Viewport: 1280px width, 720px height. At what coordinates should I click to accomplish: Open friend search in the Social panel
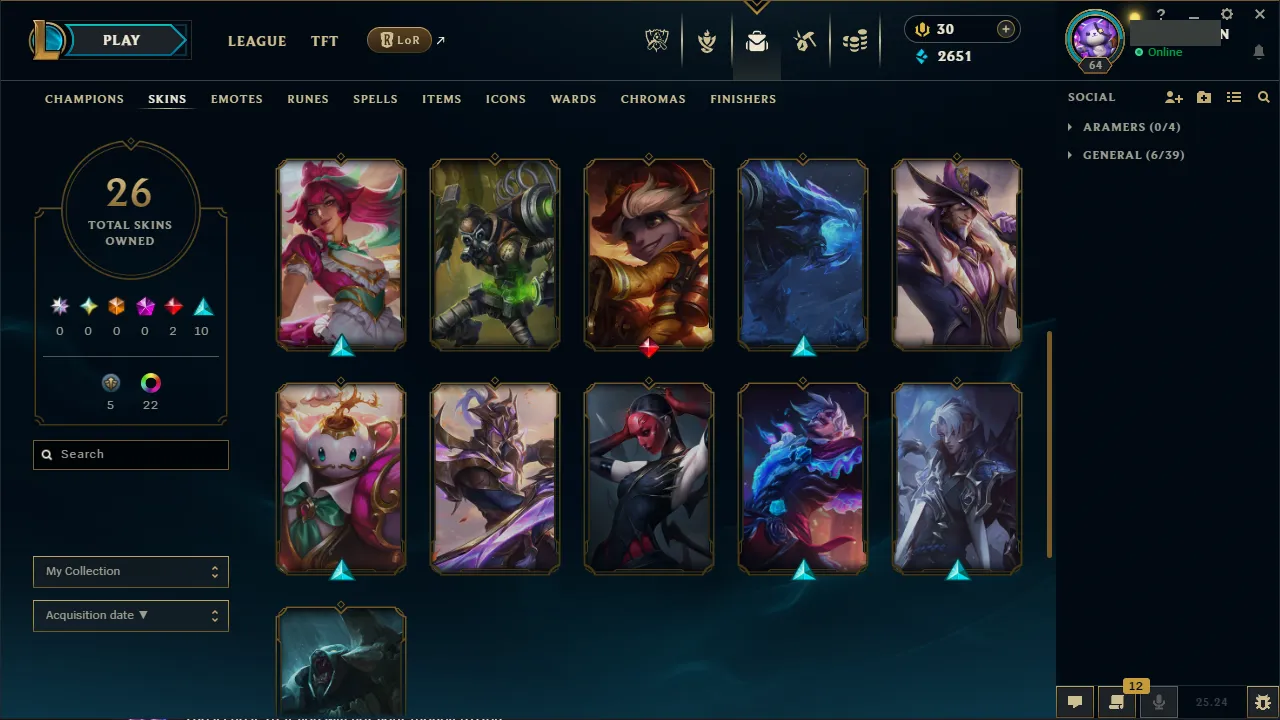(1263, 97)
